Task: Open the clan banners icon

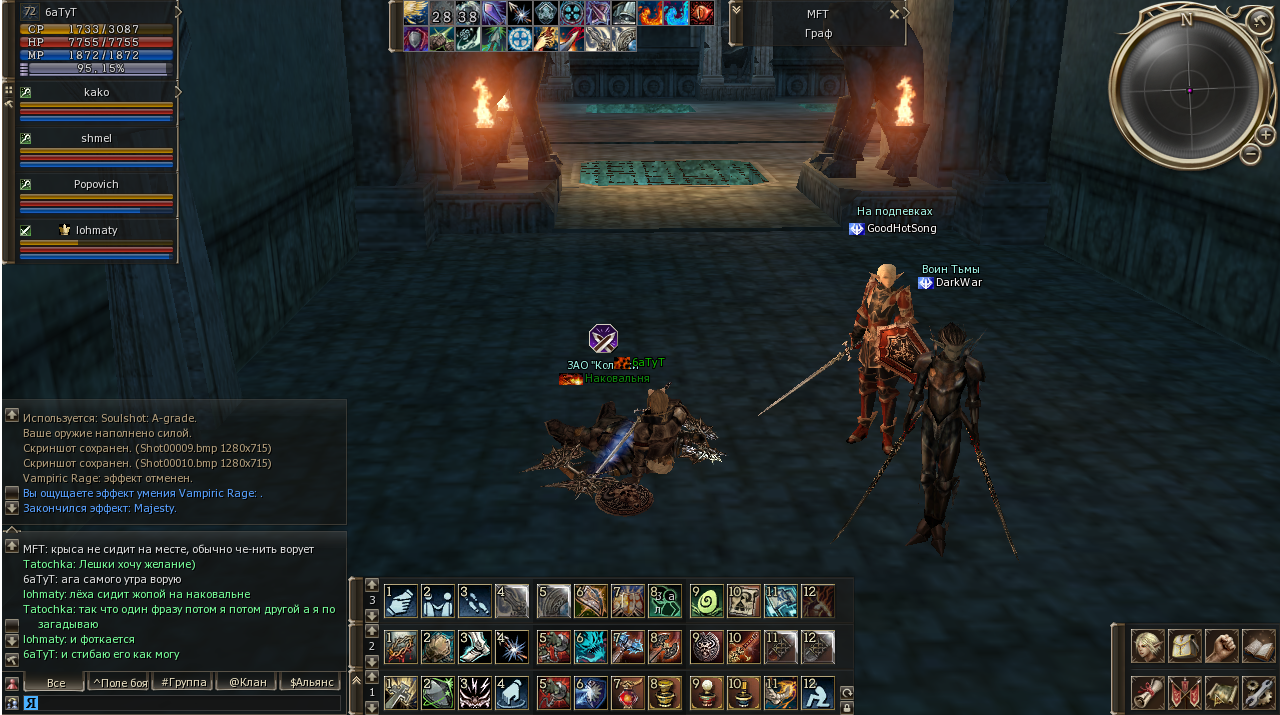Action: pyautogui.click(x=1184, y=692)
